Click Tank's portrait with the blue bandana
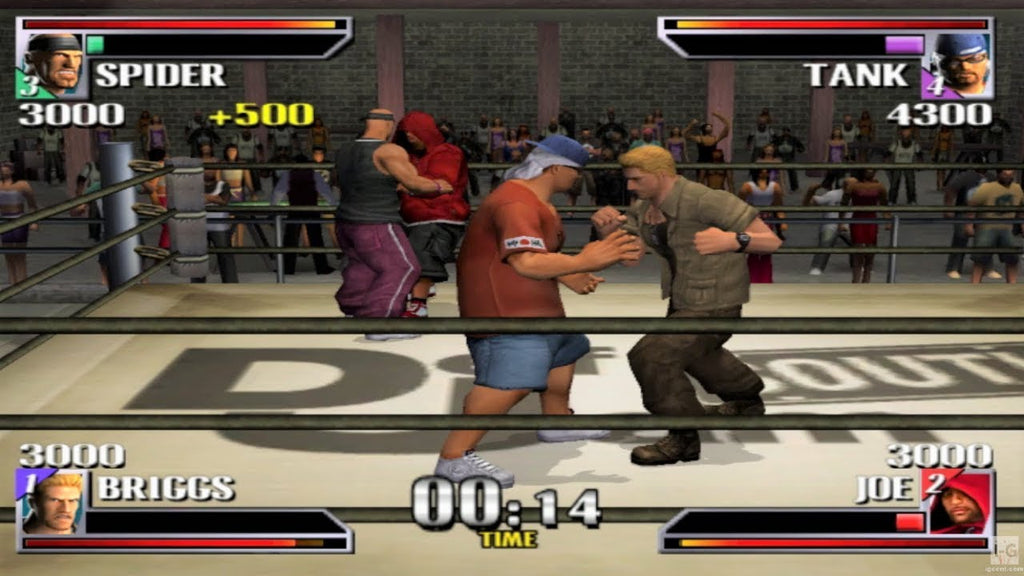The width and height of the screenshot is (1024, 576). (961, 66)
